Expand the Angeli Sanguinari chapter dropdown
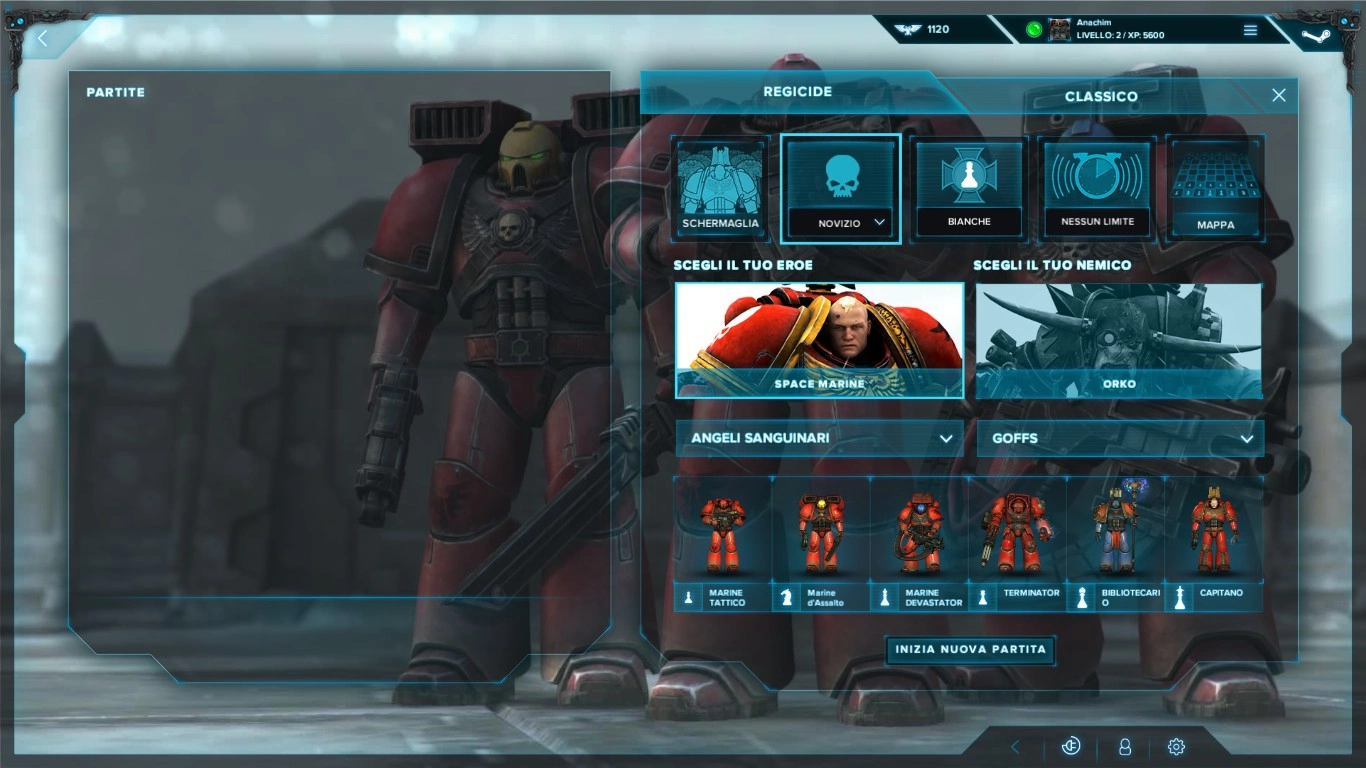 pyautogui.click(x=819, y=438)
